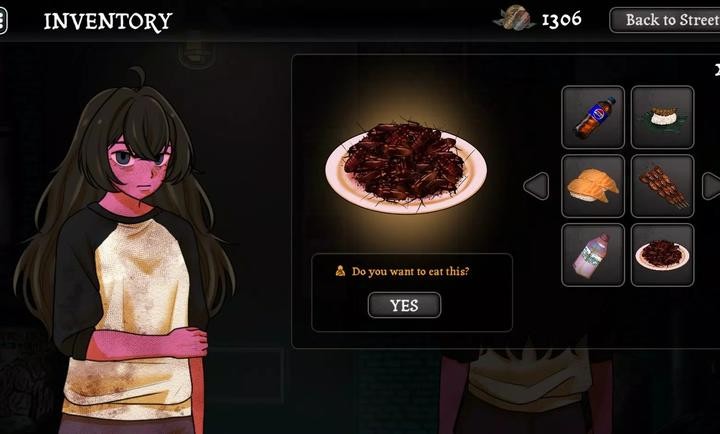Close the inventory panel with the X
720x434 pixels.
[x=717, y=70]
